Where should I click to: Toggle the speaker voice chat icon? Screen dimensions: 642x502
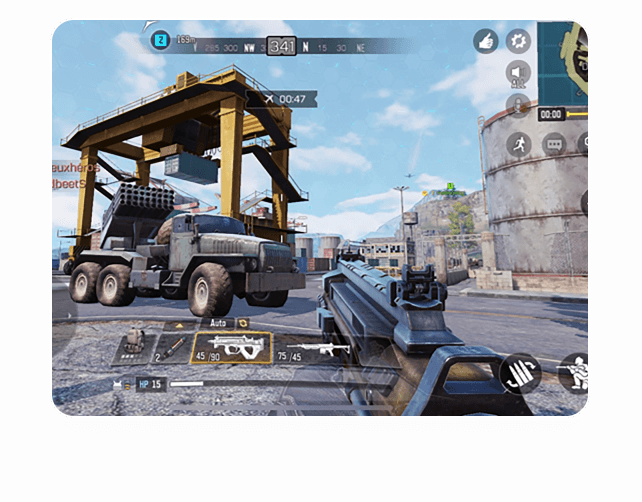pos(518,73)
